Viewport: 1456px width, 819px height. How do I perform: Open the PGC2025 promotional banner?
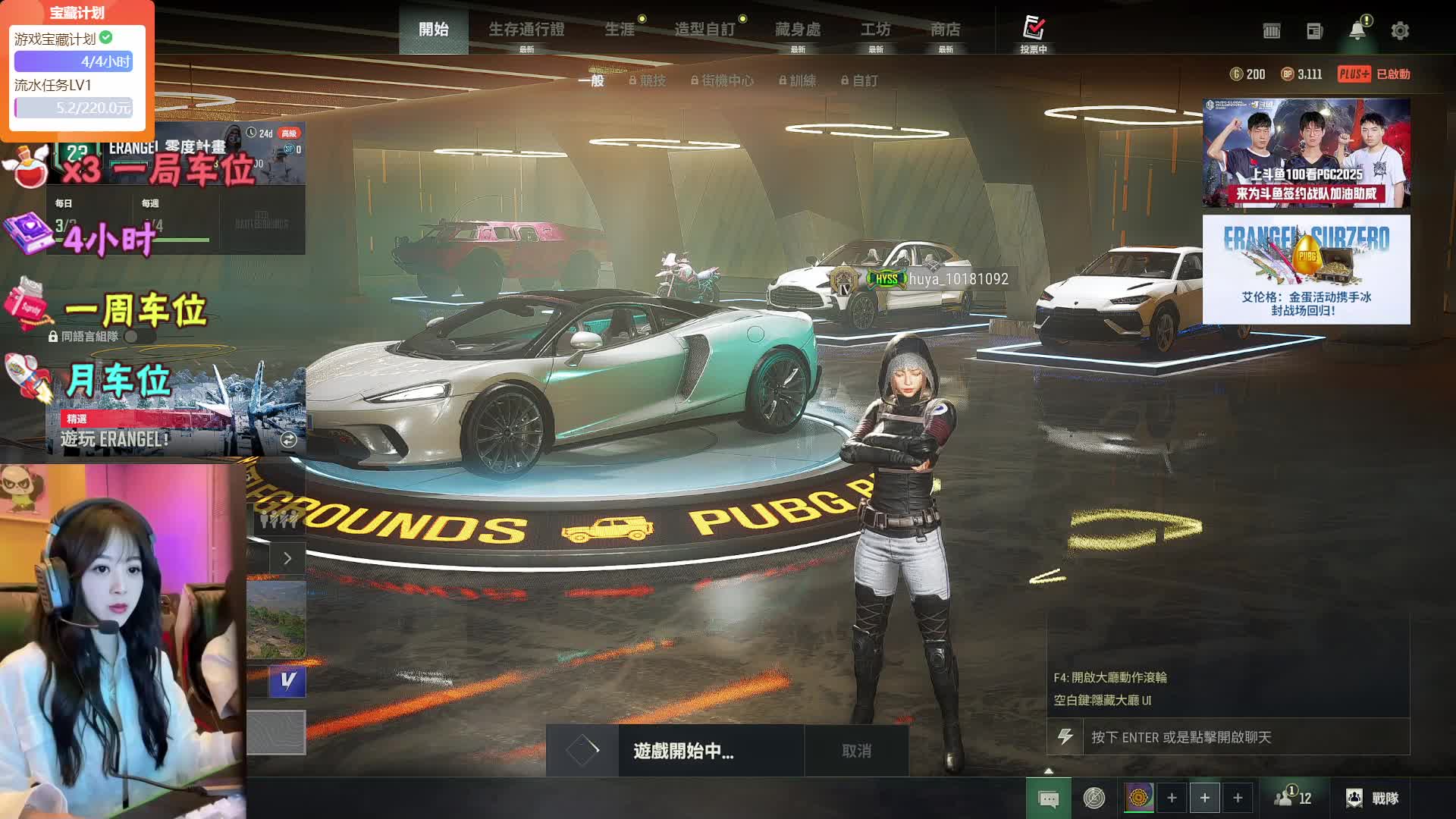(x=1306, y=153)
